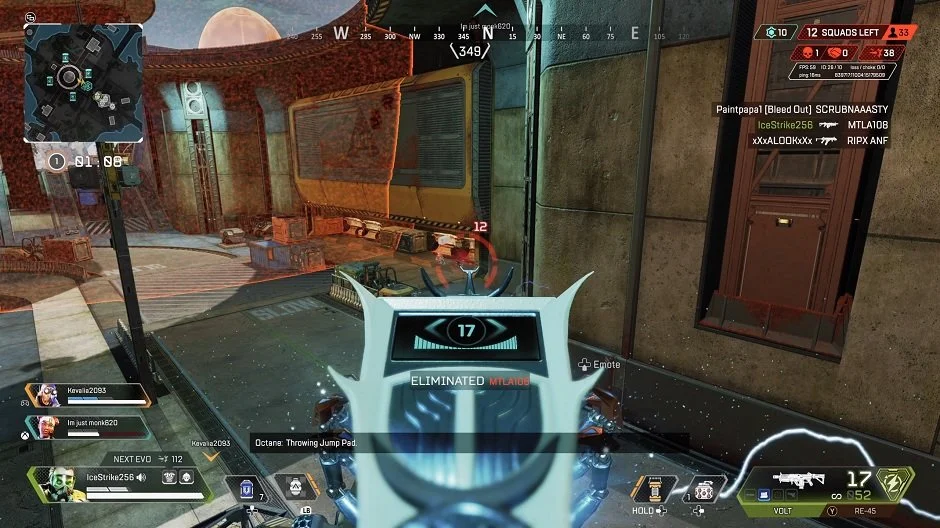
Task: Click IceStrike256's Octane portrait
Action: 56,483
